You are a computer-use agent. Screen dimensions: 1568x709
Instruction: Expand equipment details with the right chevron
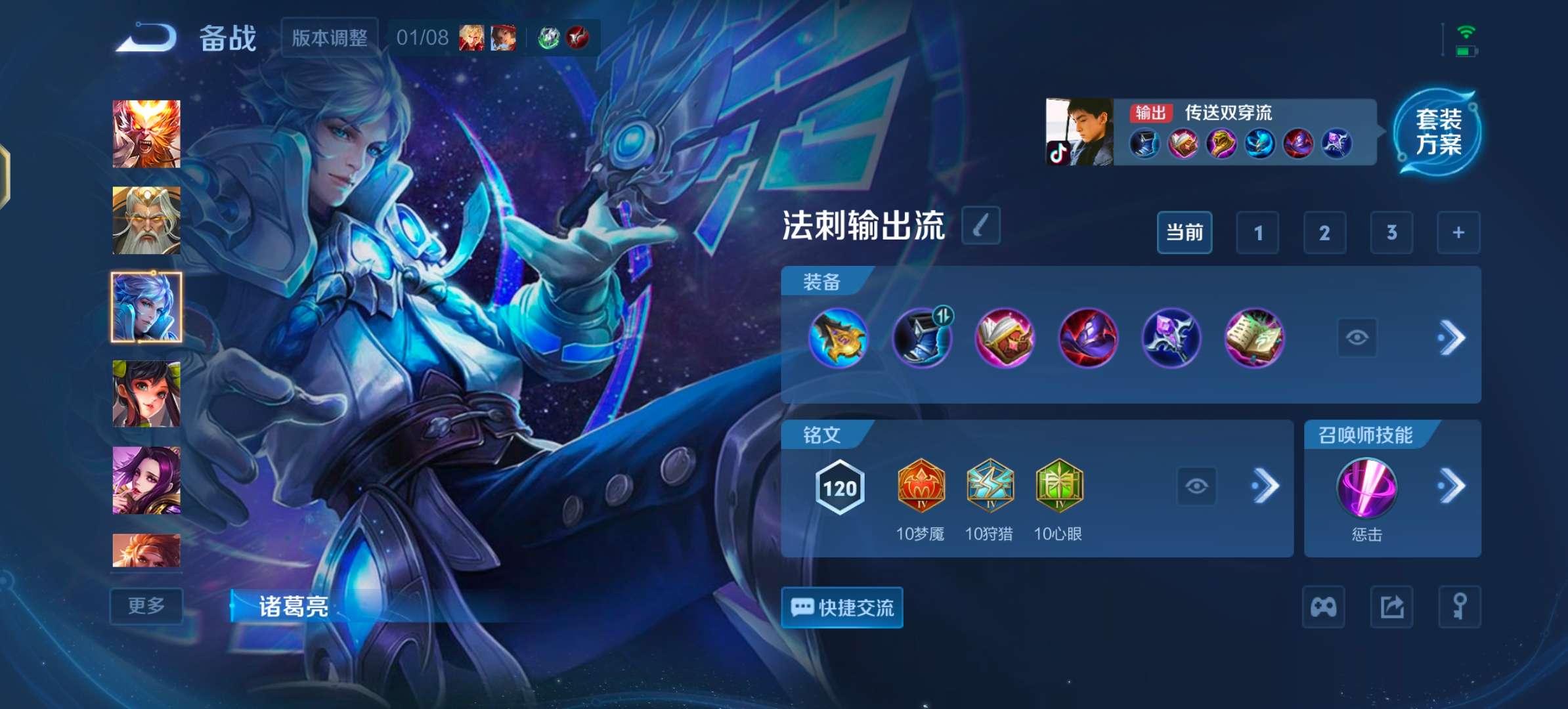tap(1456, 339)
